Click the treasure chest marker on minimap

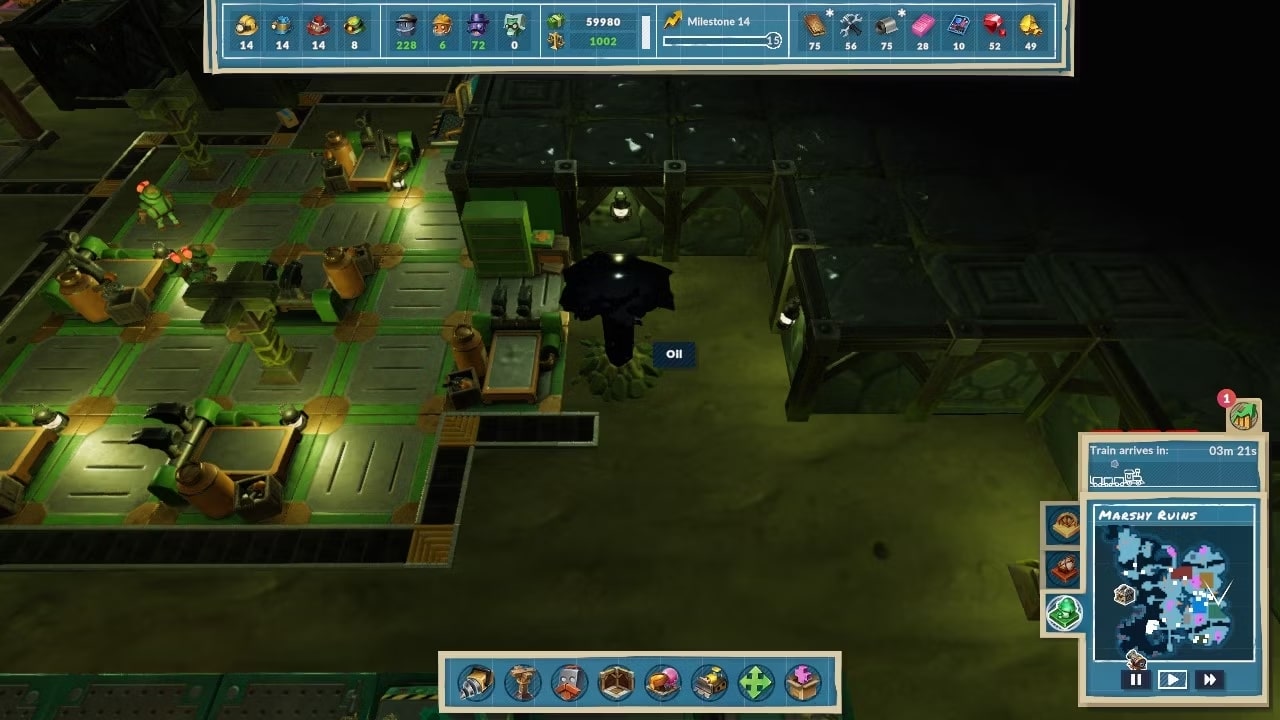click(x=1125, y=595)
